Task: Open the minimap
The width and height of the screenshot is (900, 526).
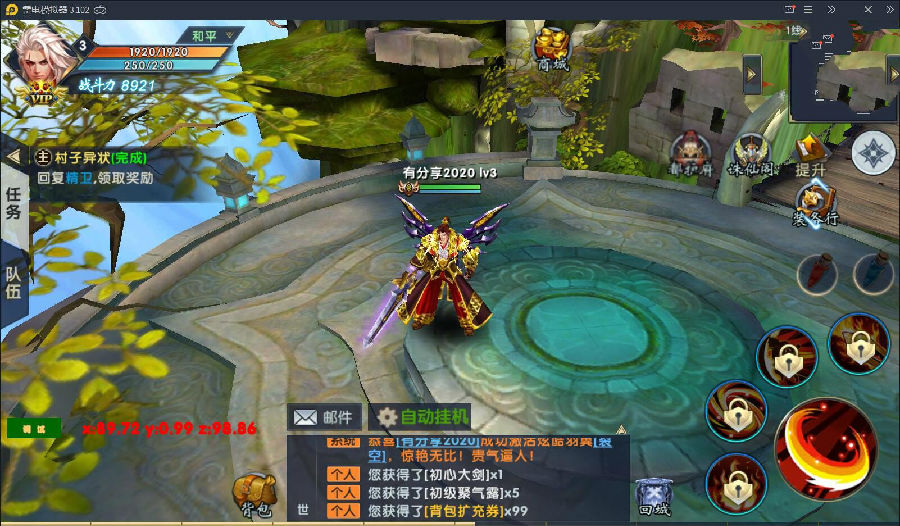Action: click(842, 72)
